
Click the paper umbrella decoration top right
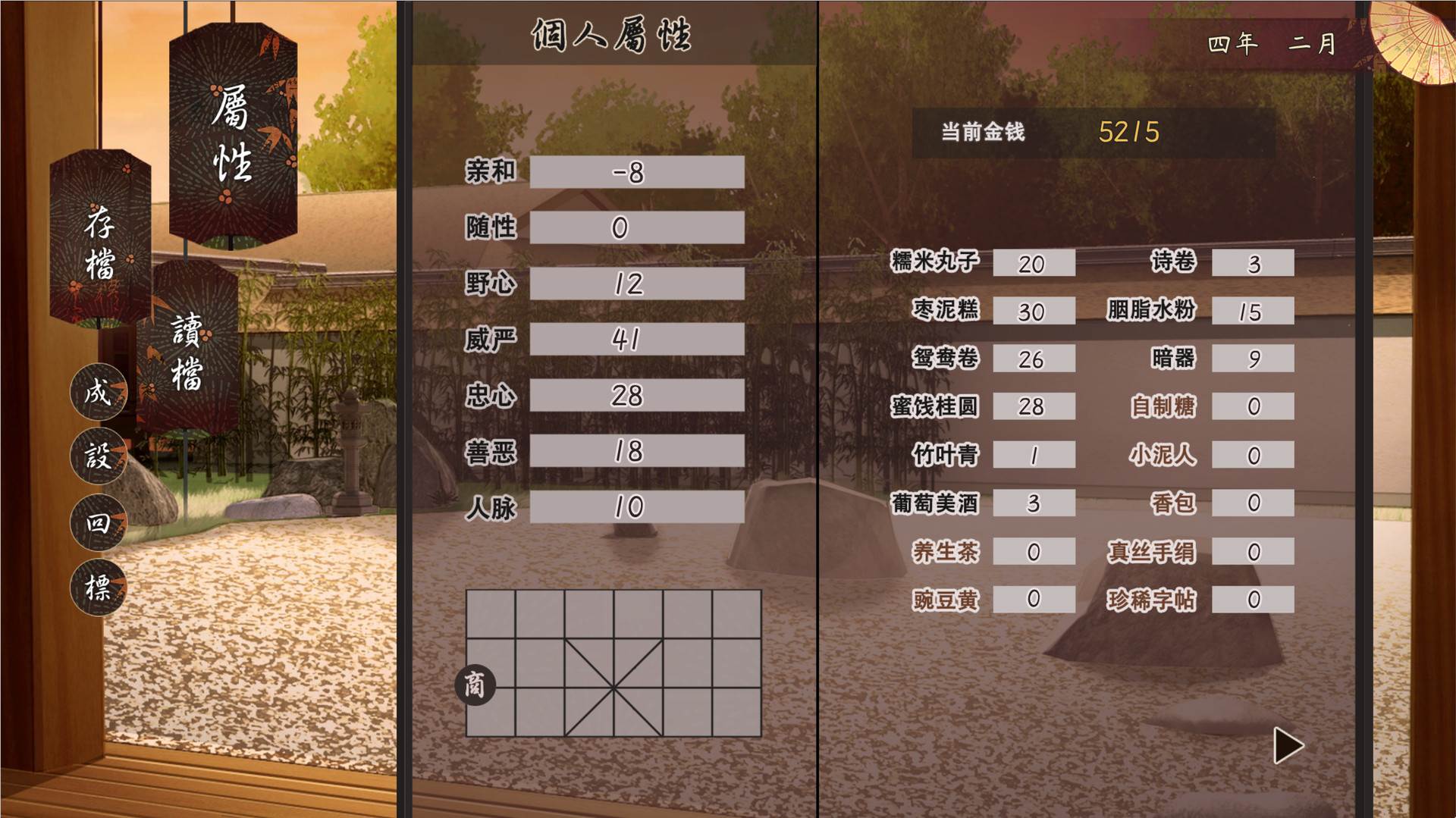tap(1407, 42)
